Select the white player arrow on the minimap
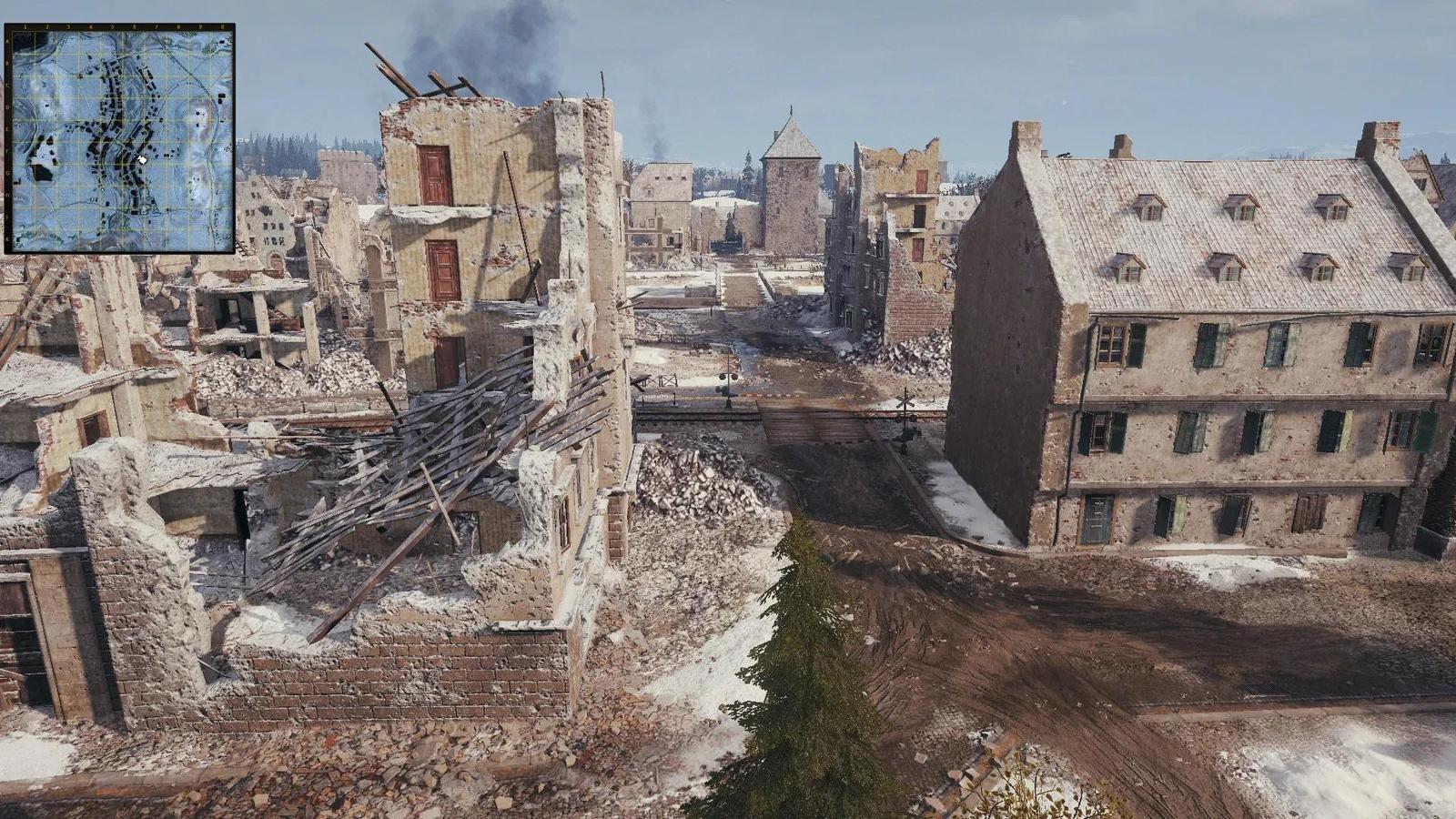Viewport: 1456px width, 819px height. coord(142,160)
